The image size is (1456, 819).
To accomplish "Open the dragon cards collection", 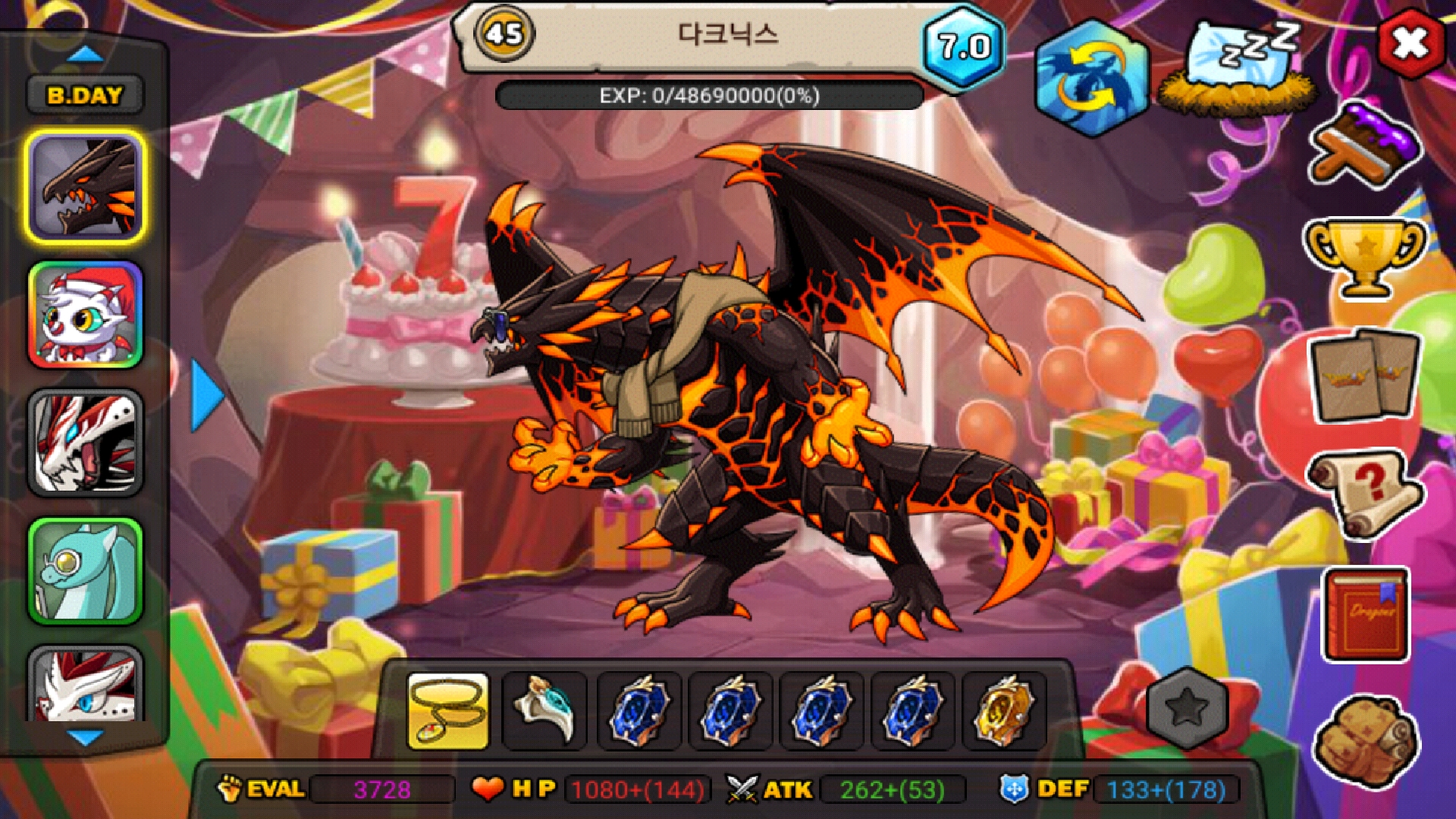I will tap(1363, 375).
